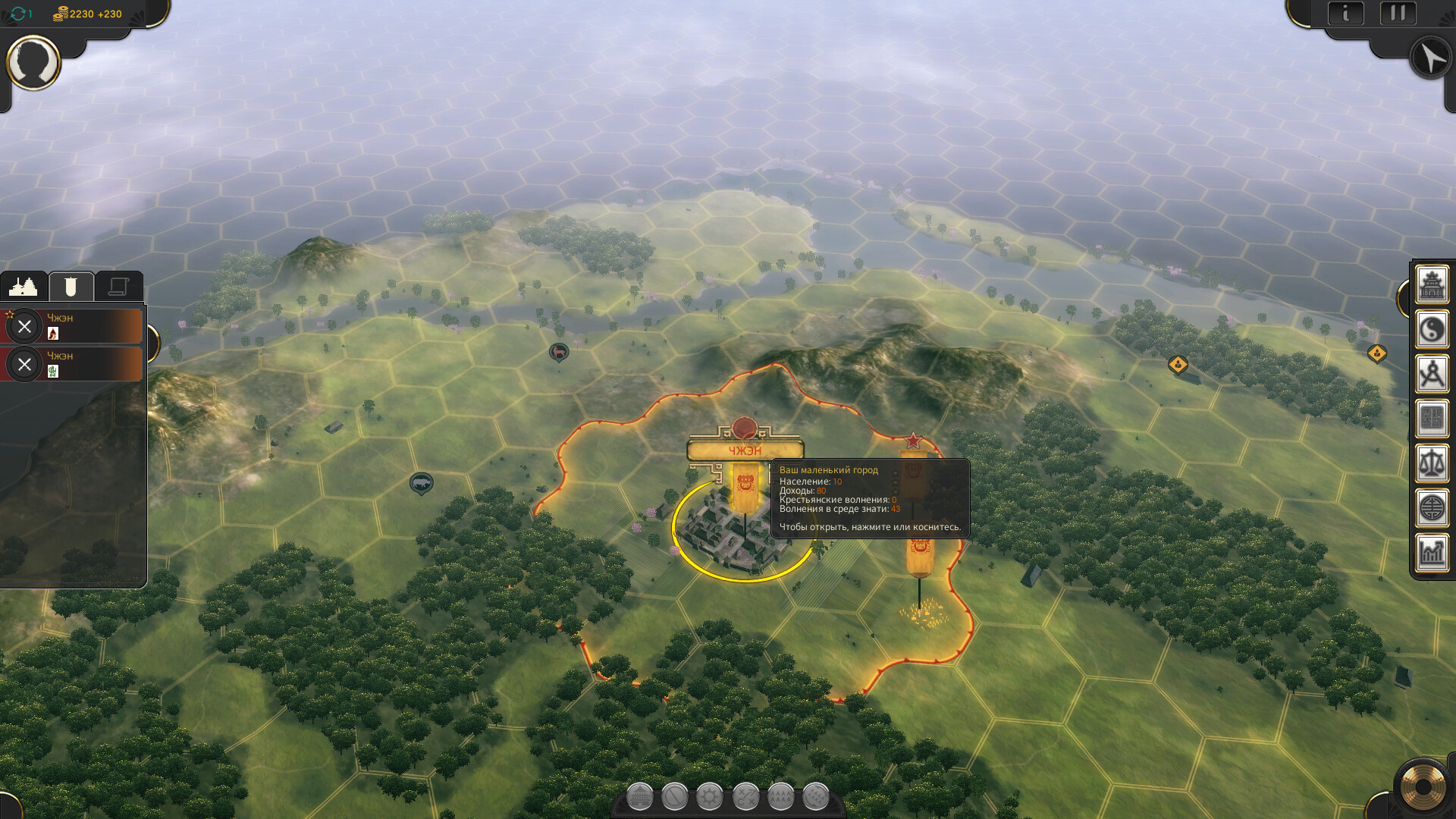Click the cursor arrow mode button
Image resolution: width=1456 pixels, height=819 pixels.
coord(1430,58)
